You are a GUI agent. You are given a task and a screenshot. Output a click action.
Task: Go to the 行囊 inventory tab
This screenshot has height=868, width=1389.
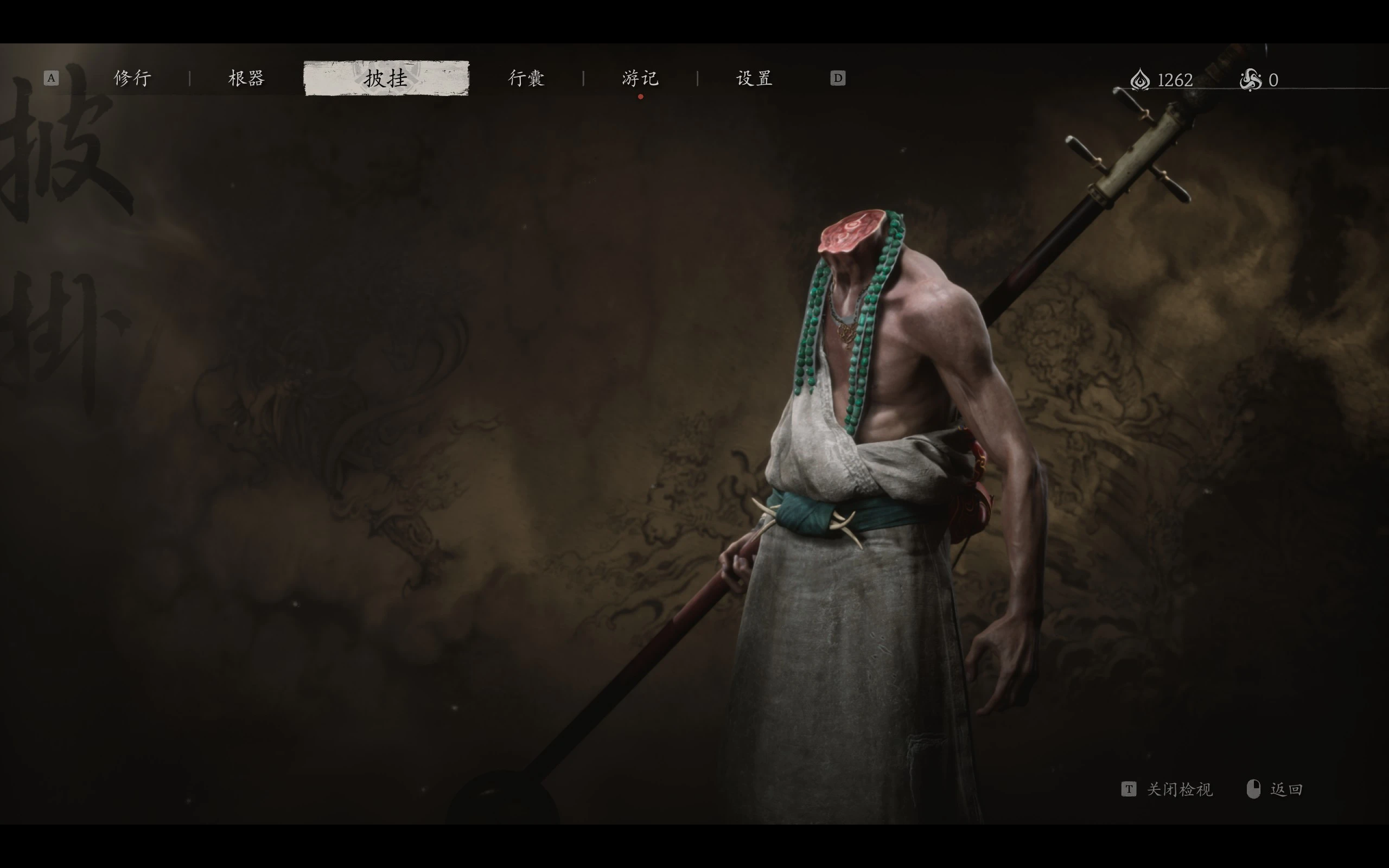point(526,78)
